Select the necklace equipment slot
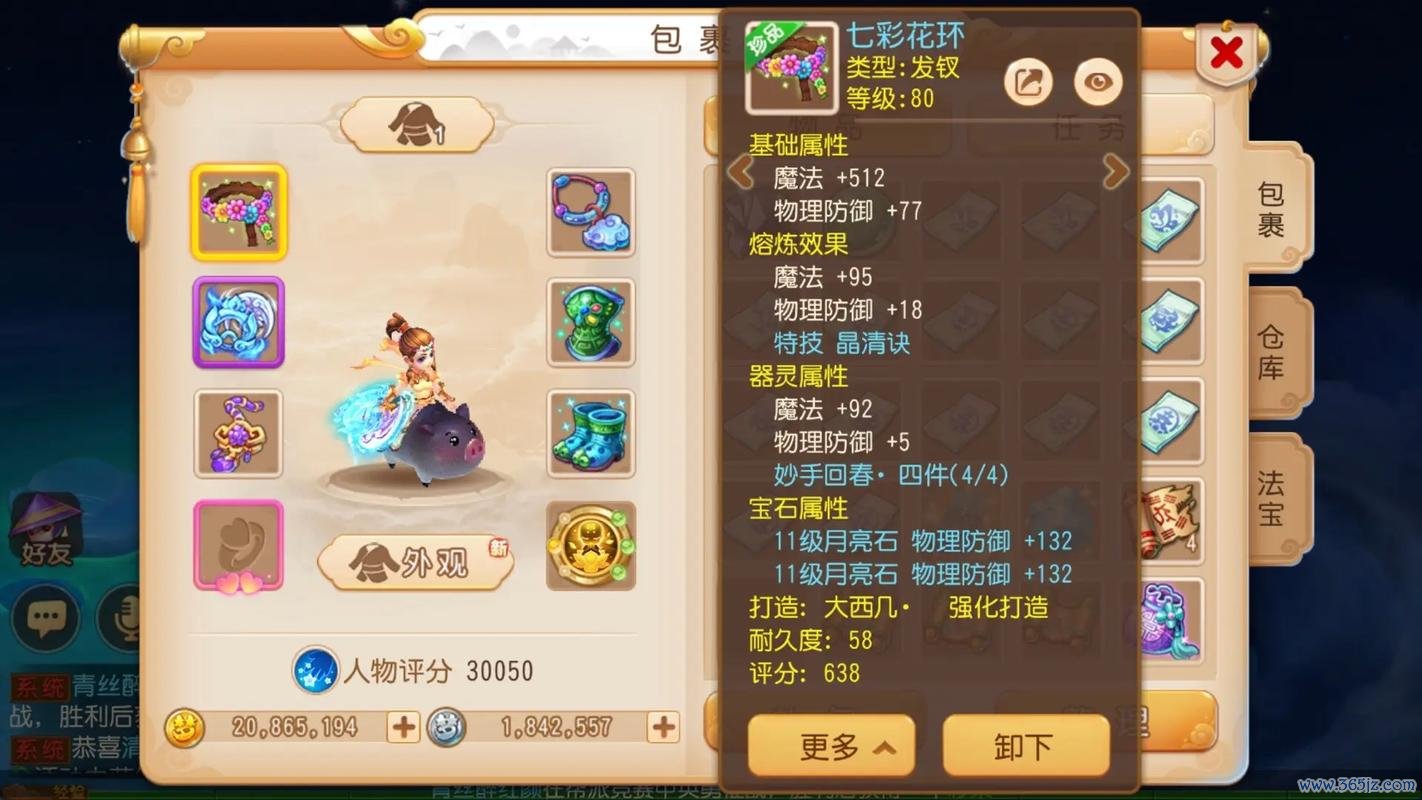This screenshot has width=1422, height=800. (590, 213)
